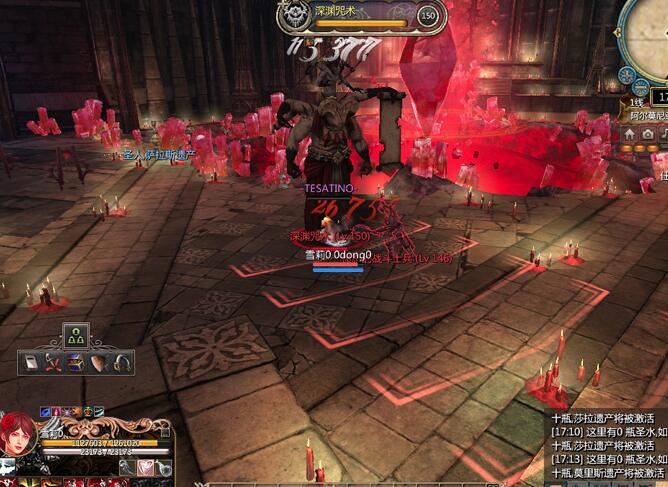Image resolution: width=668 pixels, height=487 pixels.
Task: Choose the shield icon slot
Action: tap(99, 362)
